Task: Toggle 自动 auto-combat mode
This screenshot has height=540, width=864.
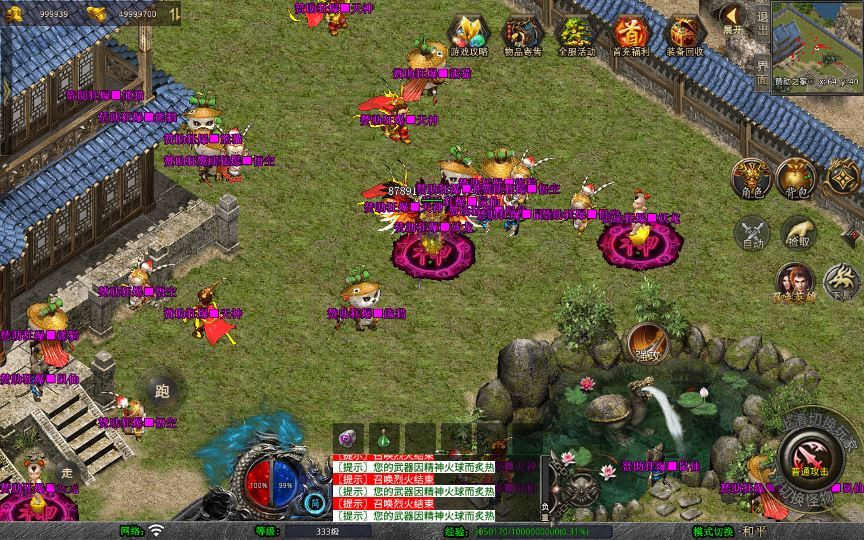Action: pos(750,234)
